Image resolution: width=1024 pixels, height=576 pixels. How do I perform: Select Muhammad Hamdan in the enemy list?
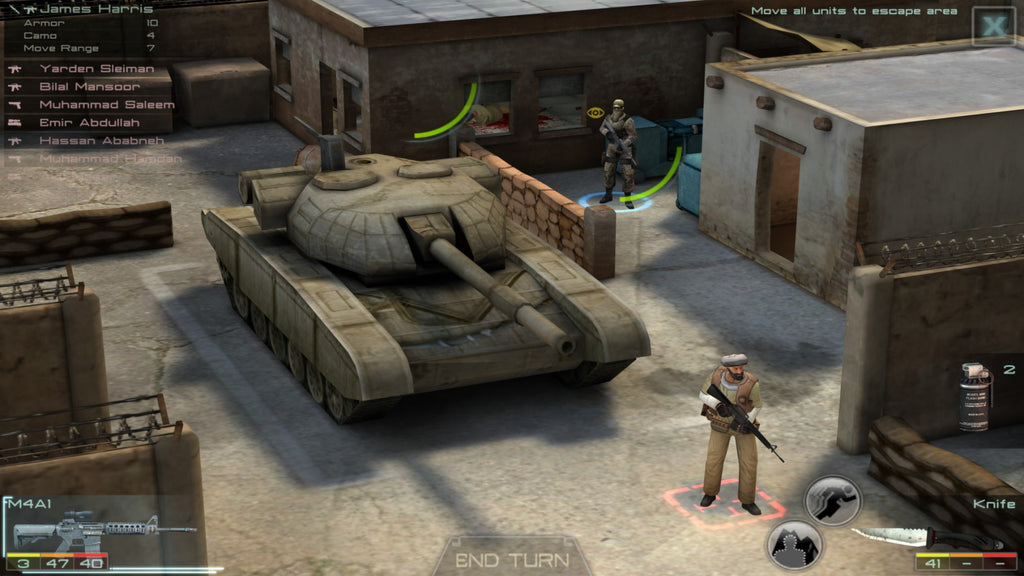tap(110, 159)
